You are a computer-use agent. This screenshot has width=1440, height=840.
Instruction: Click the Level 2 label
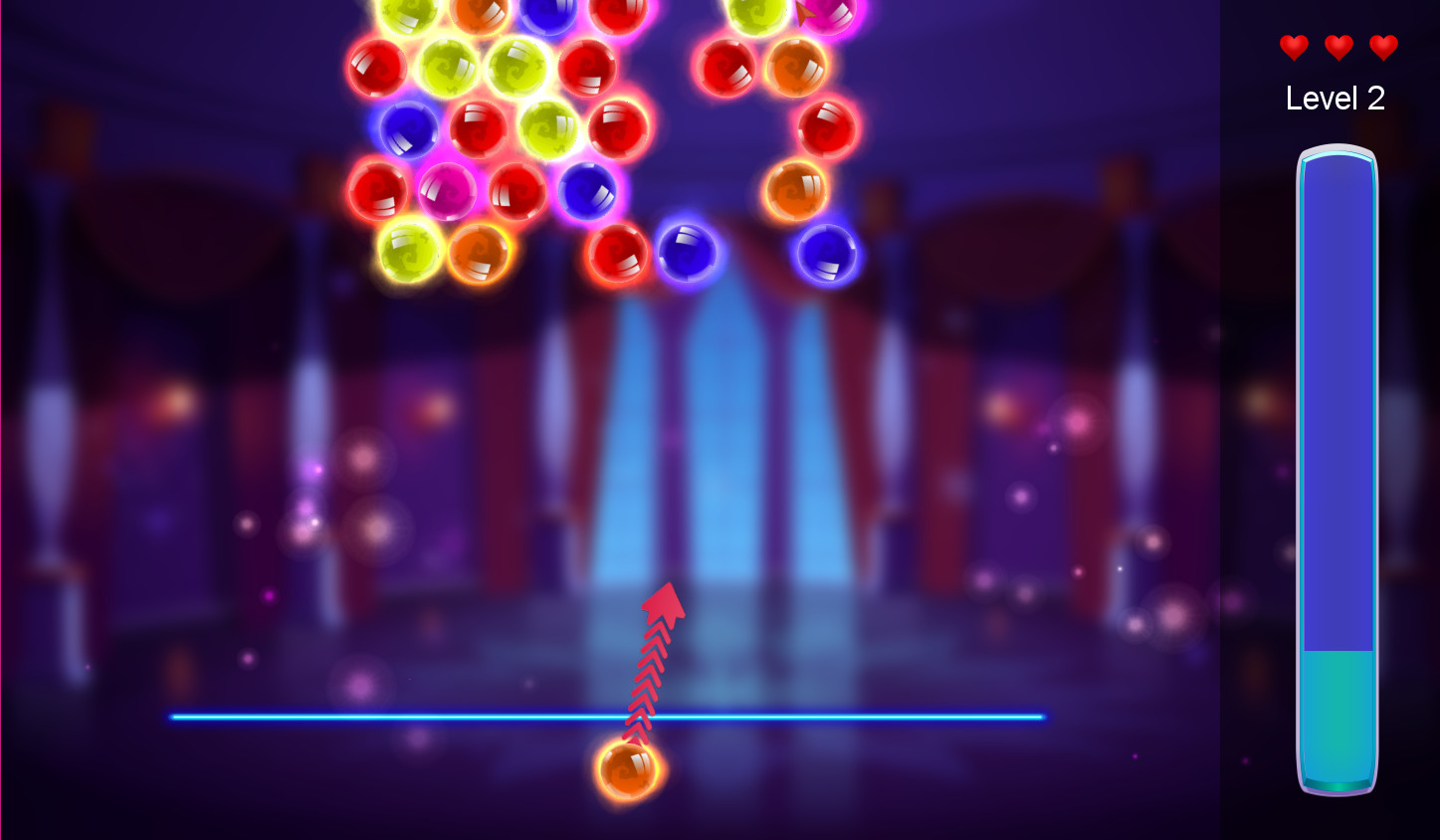[x=1336, y=99]
